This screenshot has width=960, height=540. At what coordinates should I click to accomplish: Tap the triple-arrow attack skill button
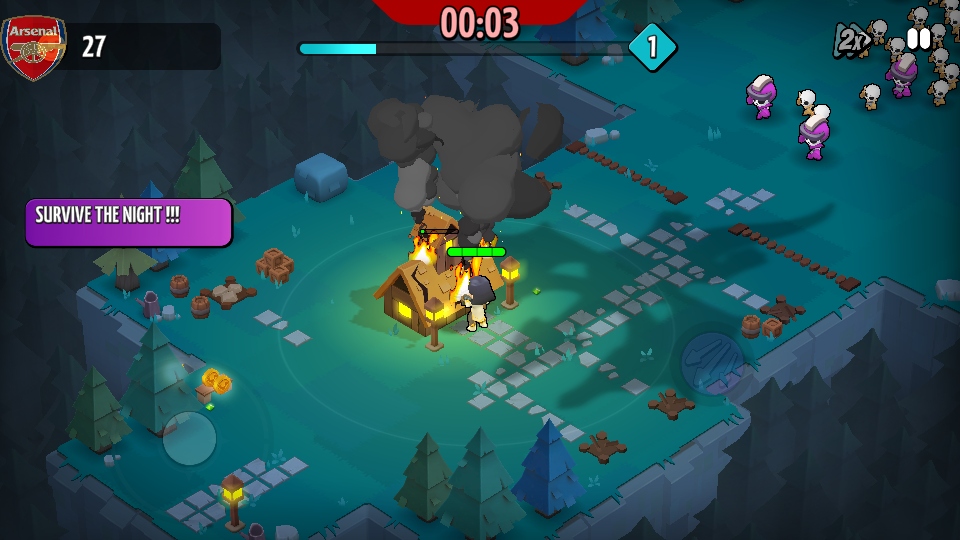712,363
